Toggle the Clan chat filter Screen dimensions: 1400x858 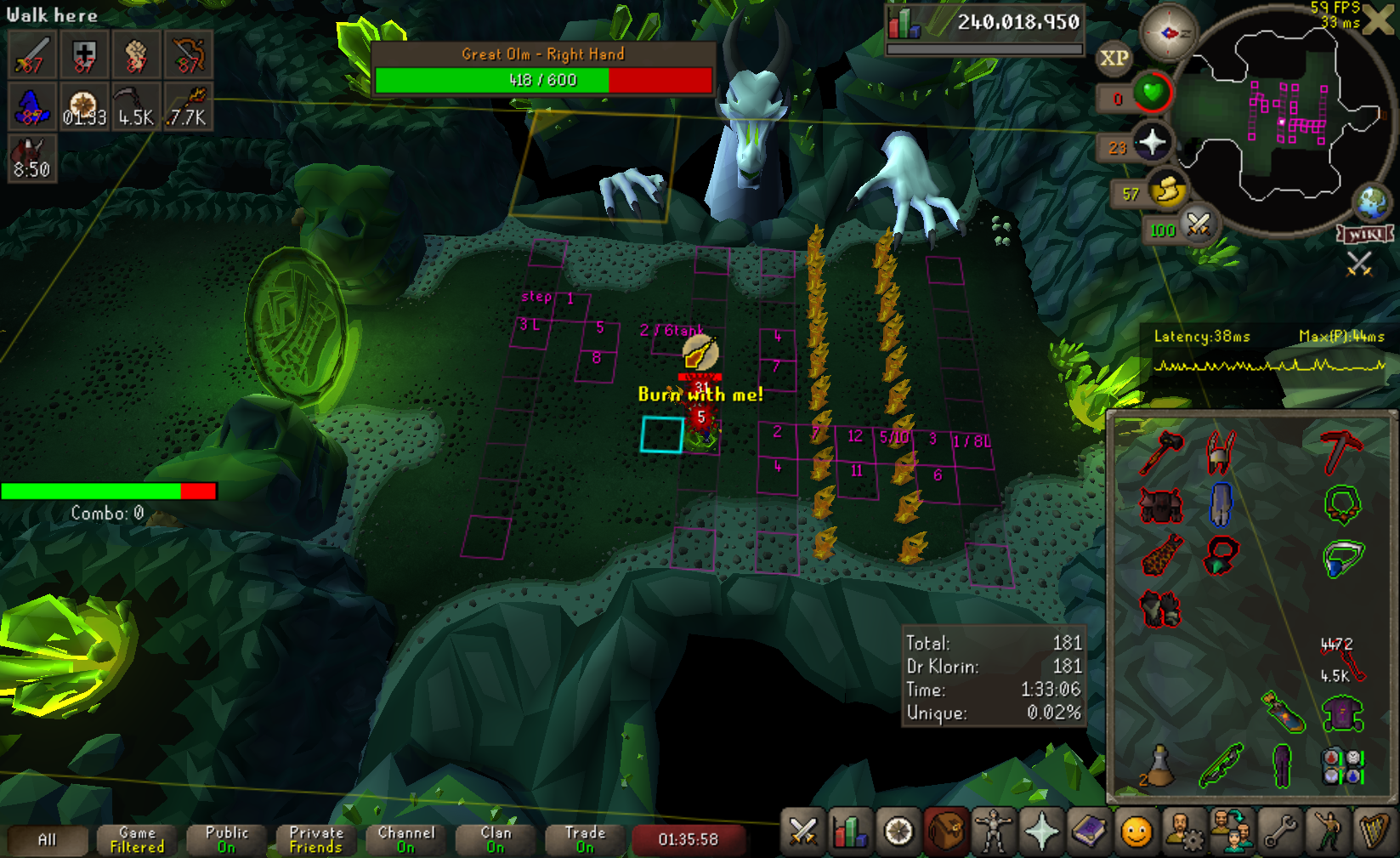click(x=496, y=840)
